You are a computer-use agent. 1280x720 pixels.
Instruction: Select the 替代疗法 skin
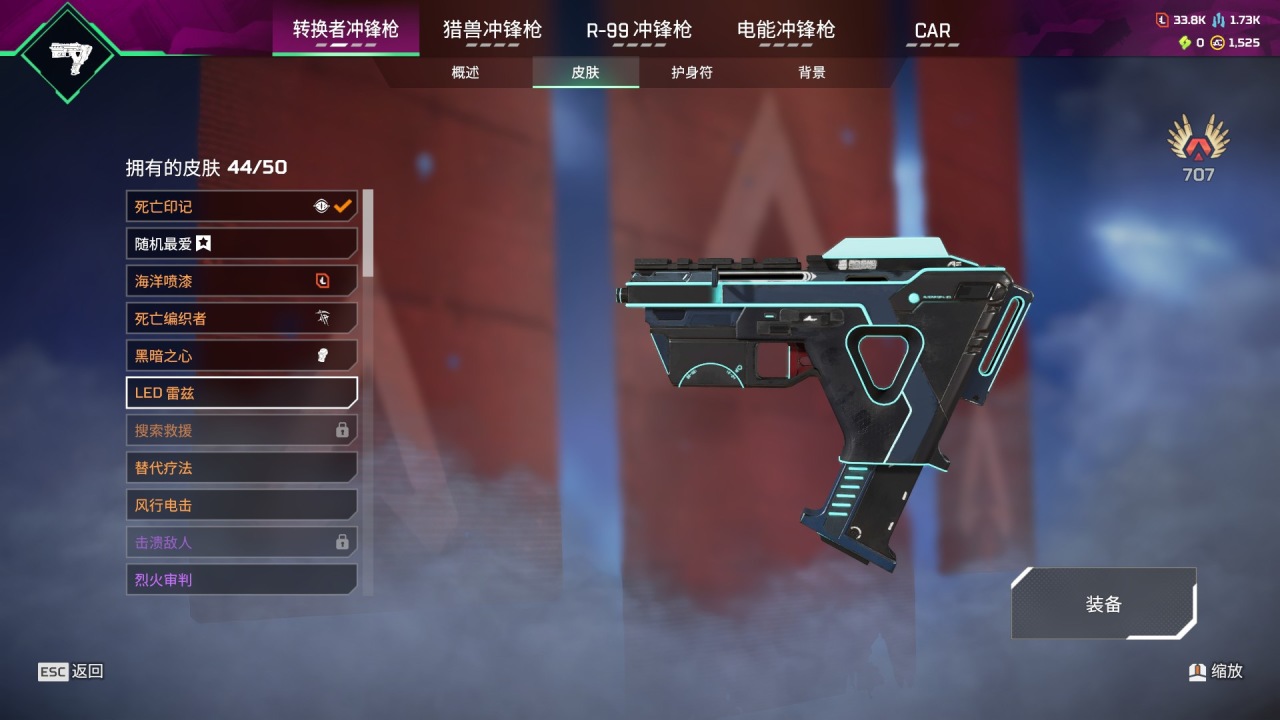tap(240, 468)
